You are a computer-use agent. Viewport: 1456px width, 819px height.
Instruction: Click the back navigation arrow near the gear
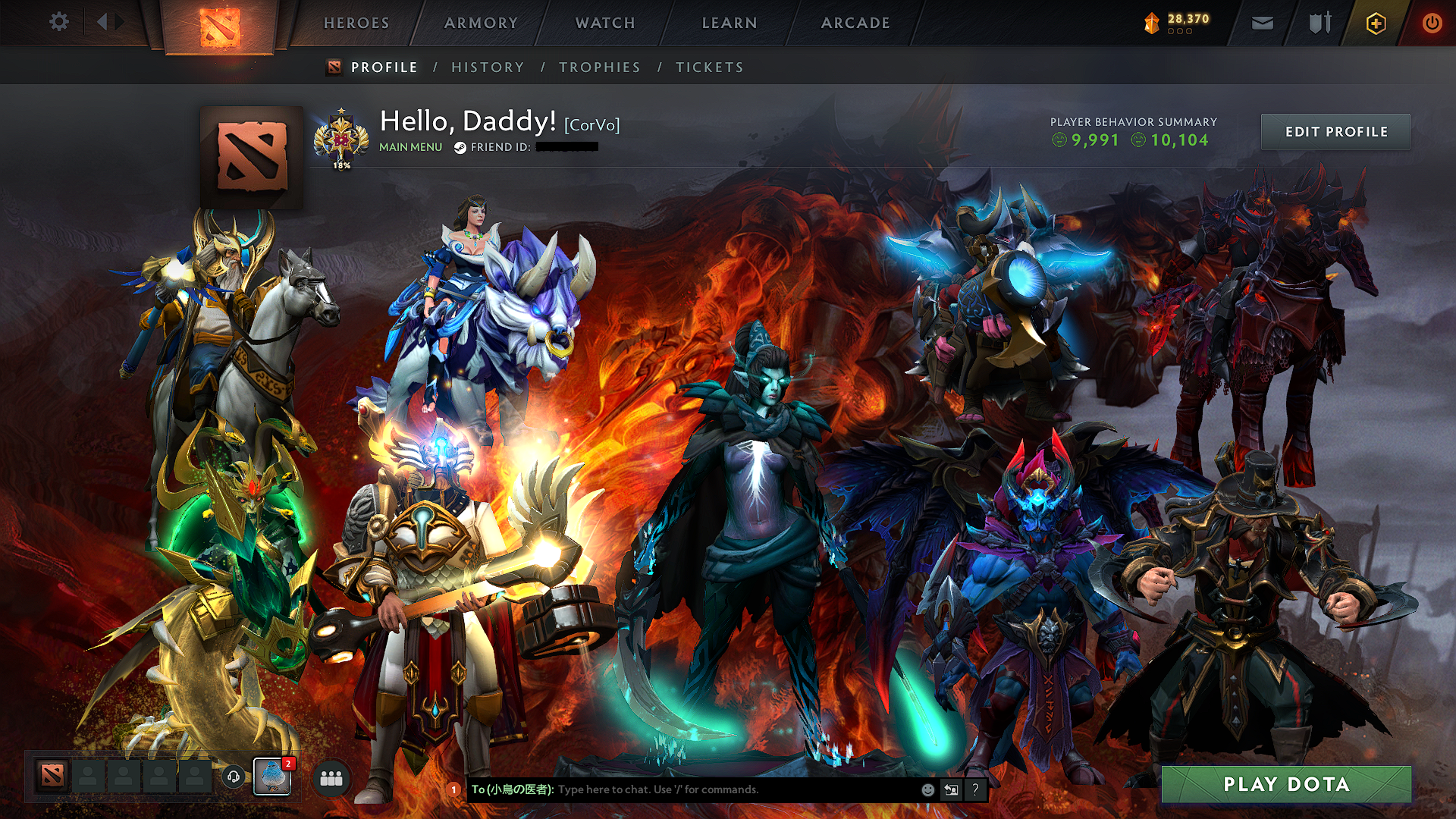[104, 22]
